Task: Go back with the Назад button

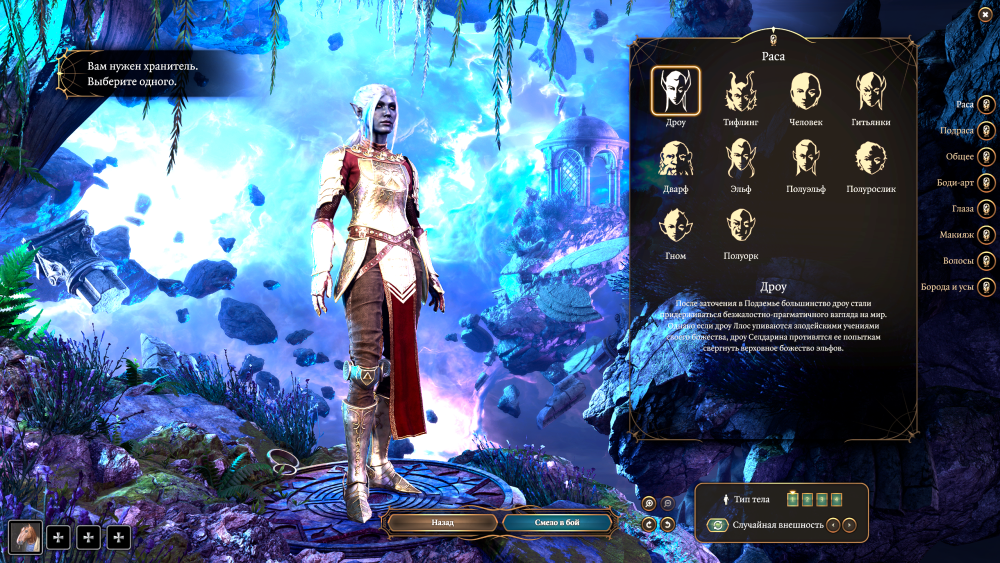Action: click(x=442, y=522)
